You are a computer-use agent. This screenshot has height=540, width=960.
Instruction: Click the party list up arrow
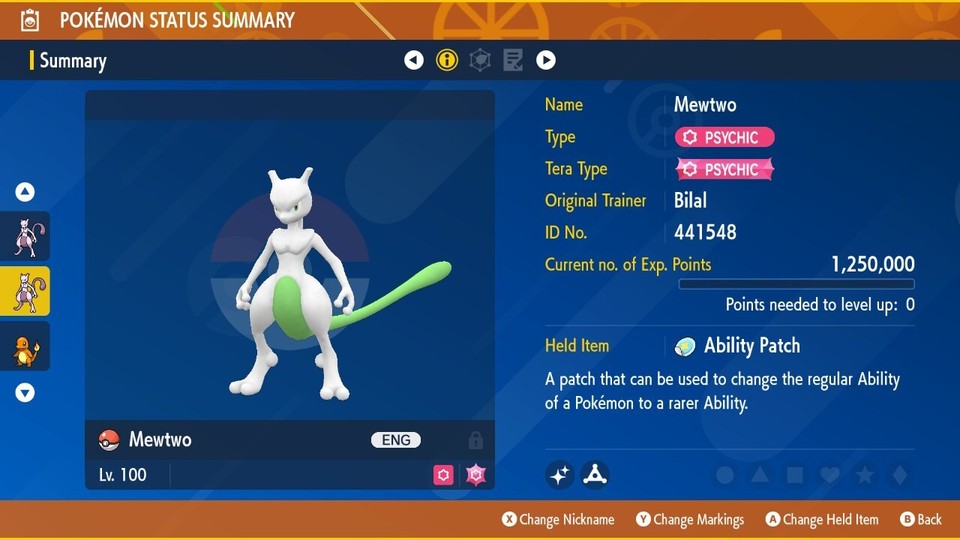tap(25, 192)
